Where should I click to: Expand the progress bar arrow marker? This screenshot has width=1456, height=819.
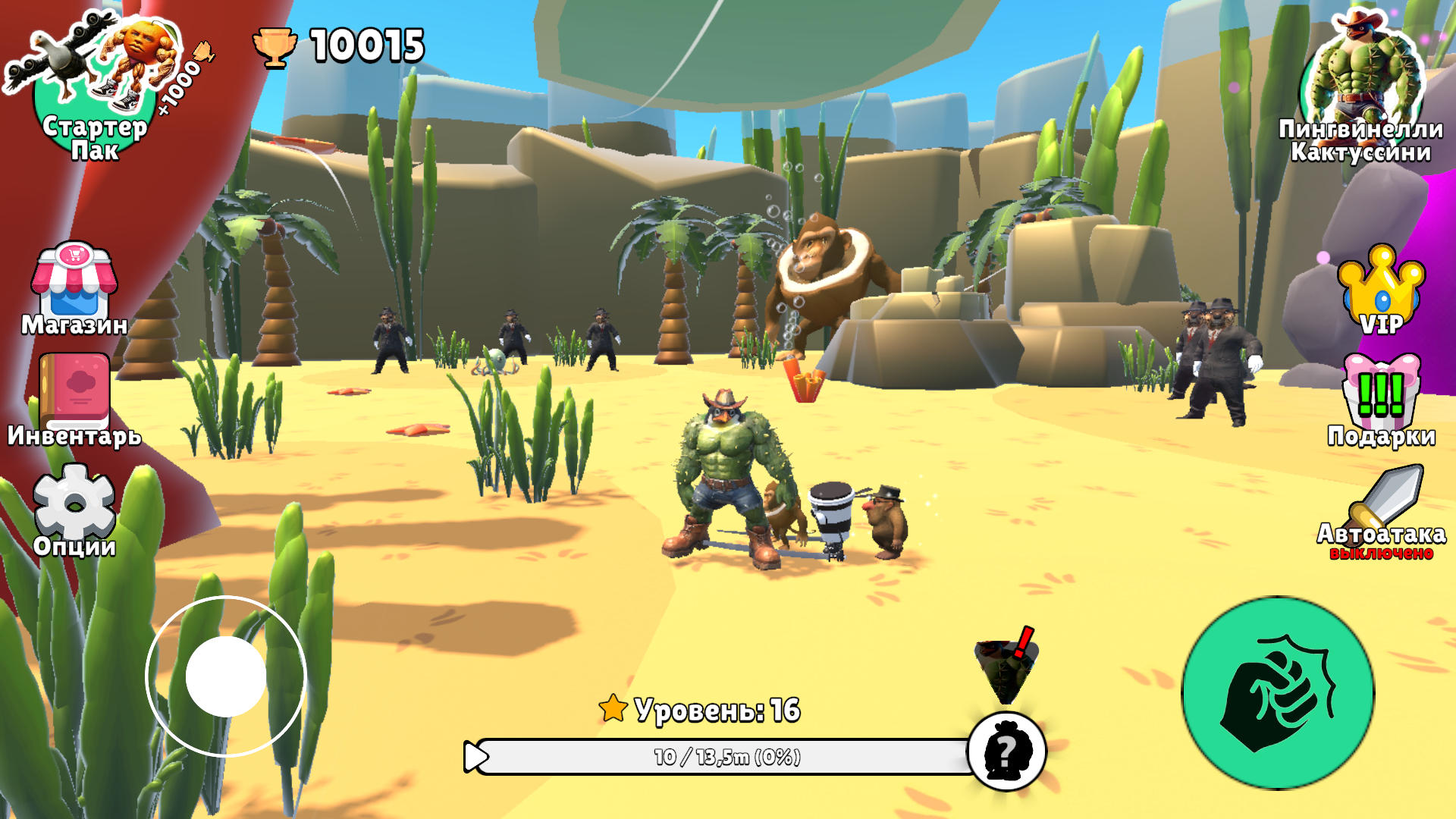tap(475, 755)
